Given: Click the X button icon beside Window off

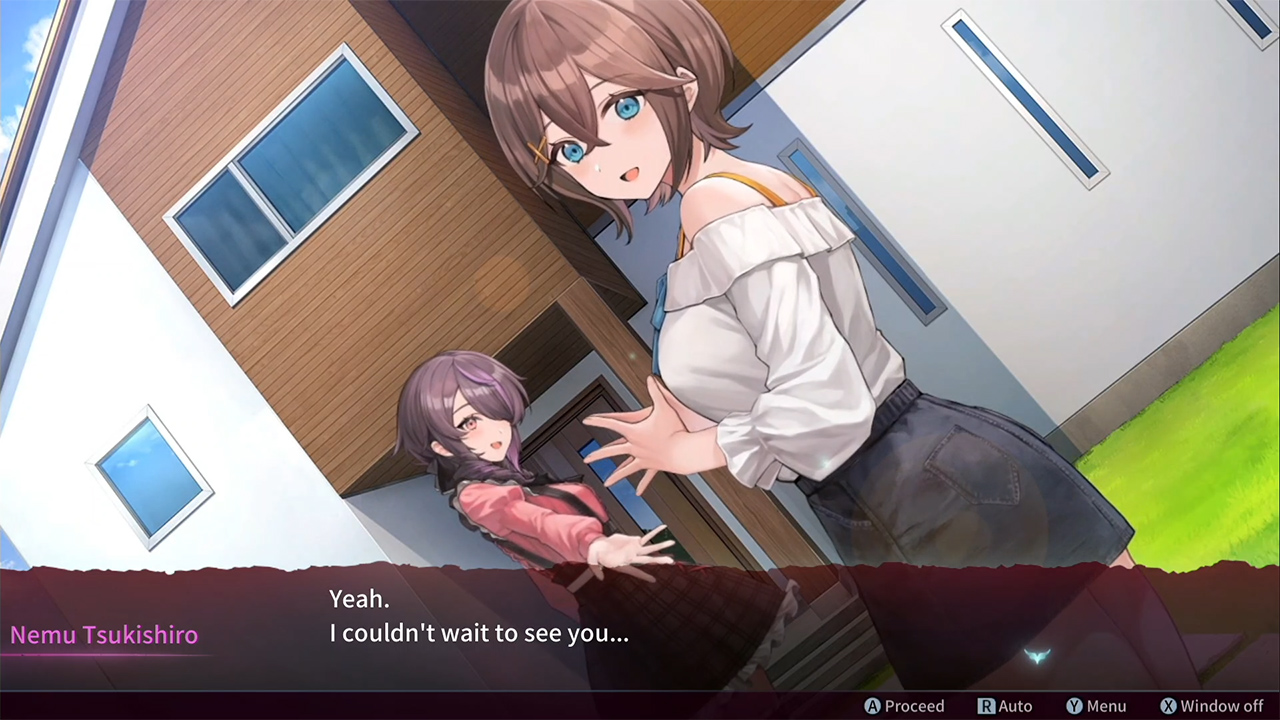Looking at the screenshot, I should [1168, 706].
